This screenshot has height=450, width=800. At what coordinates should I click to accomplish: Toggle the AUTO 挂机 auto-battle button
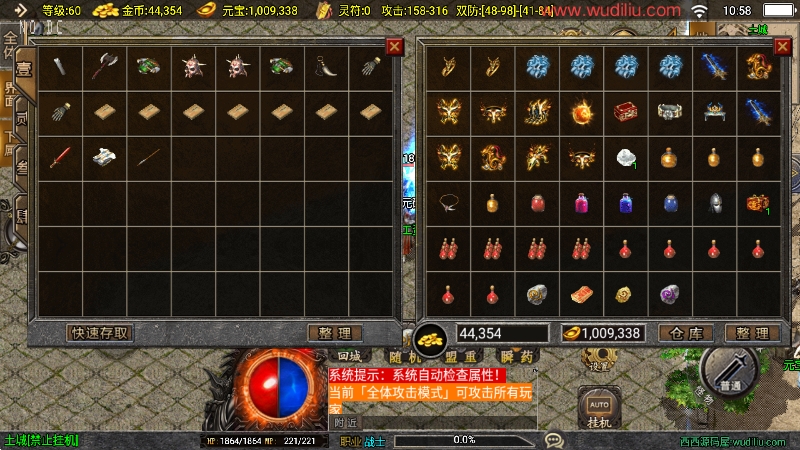tap(598, 410)
